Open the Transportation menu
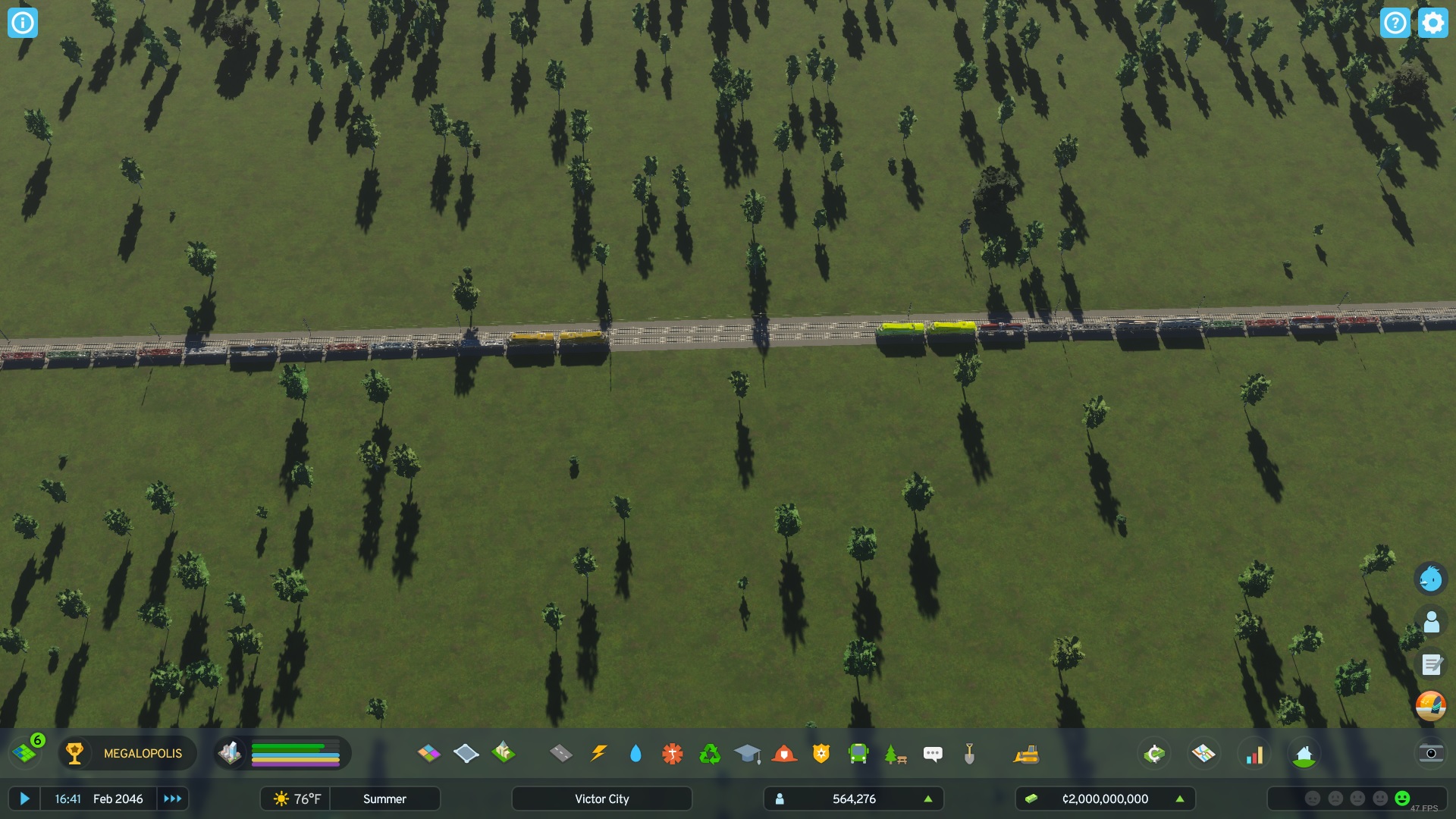 [x=858, y=753]
